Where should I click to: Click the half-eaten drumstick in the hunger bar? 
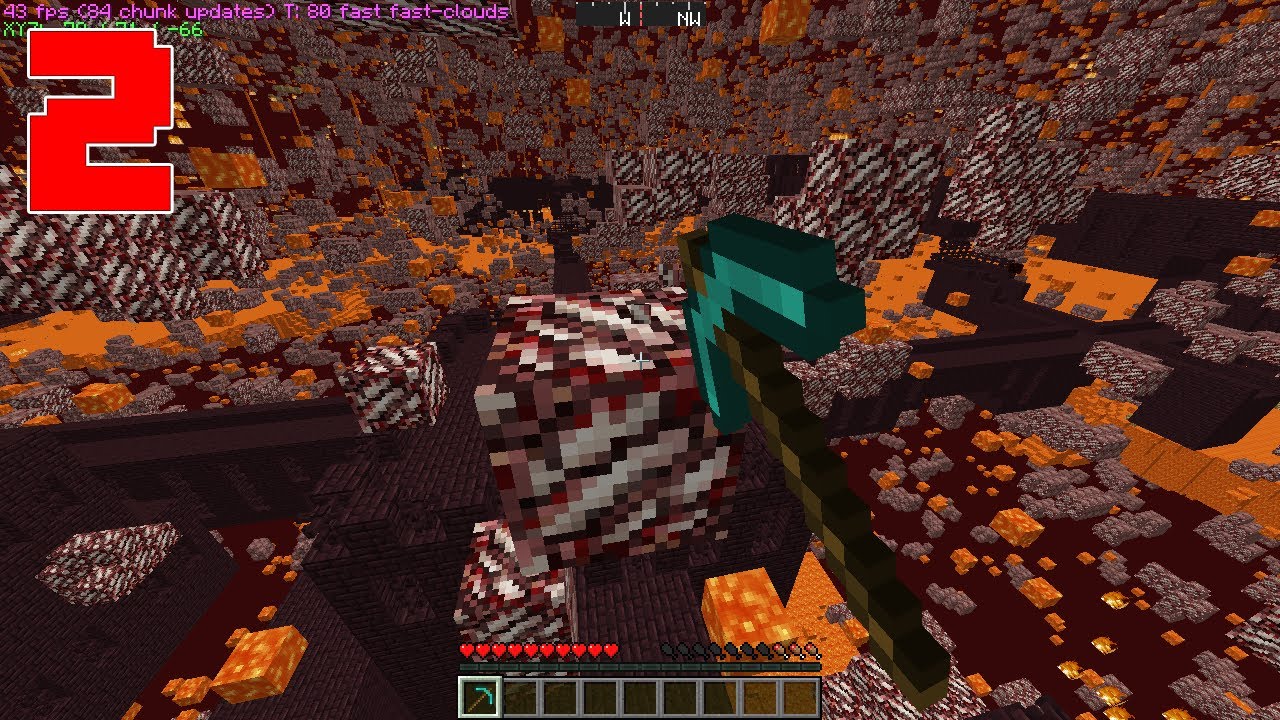pos(780,650)
